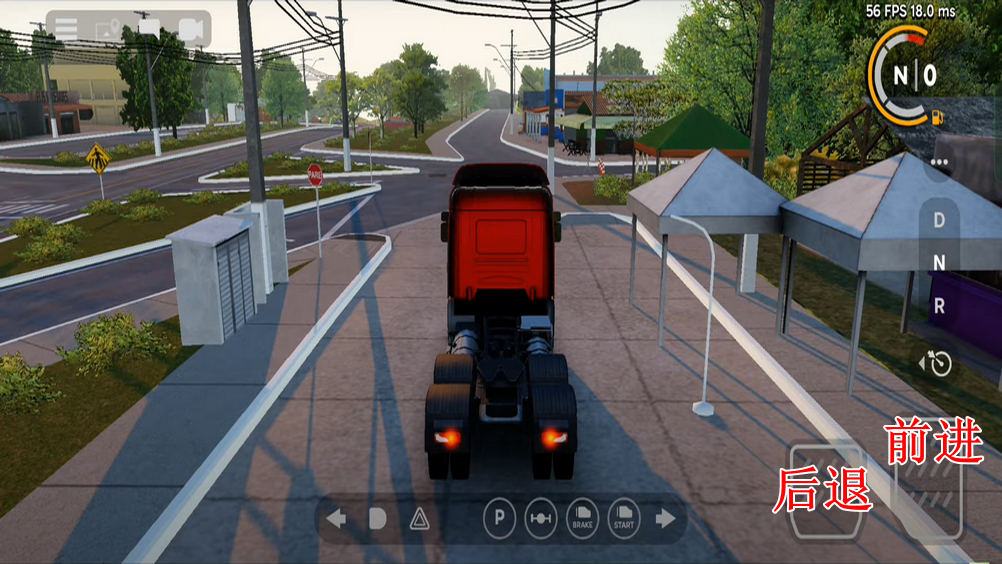Toggle the axle differential lock button

click(x=540, y=518)
